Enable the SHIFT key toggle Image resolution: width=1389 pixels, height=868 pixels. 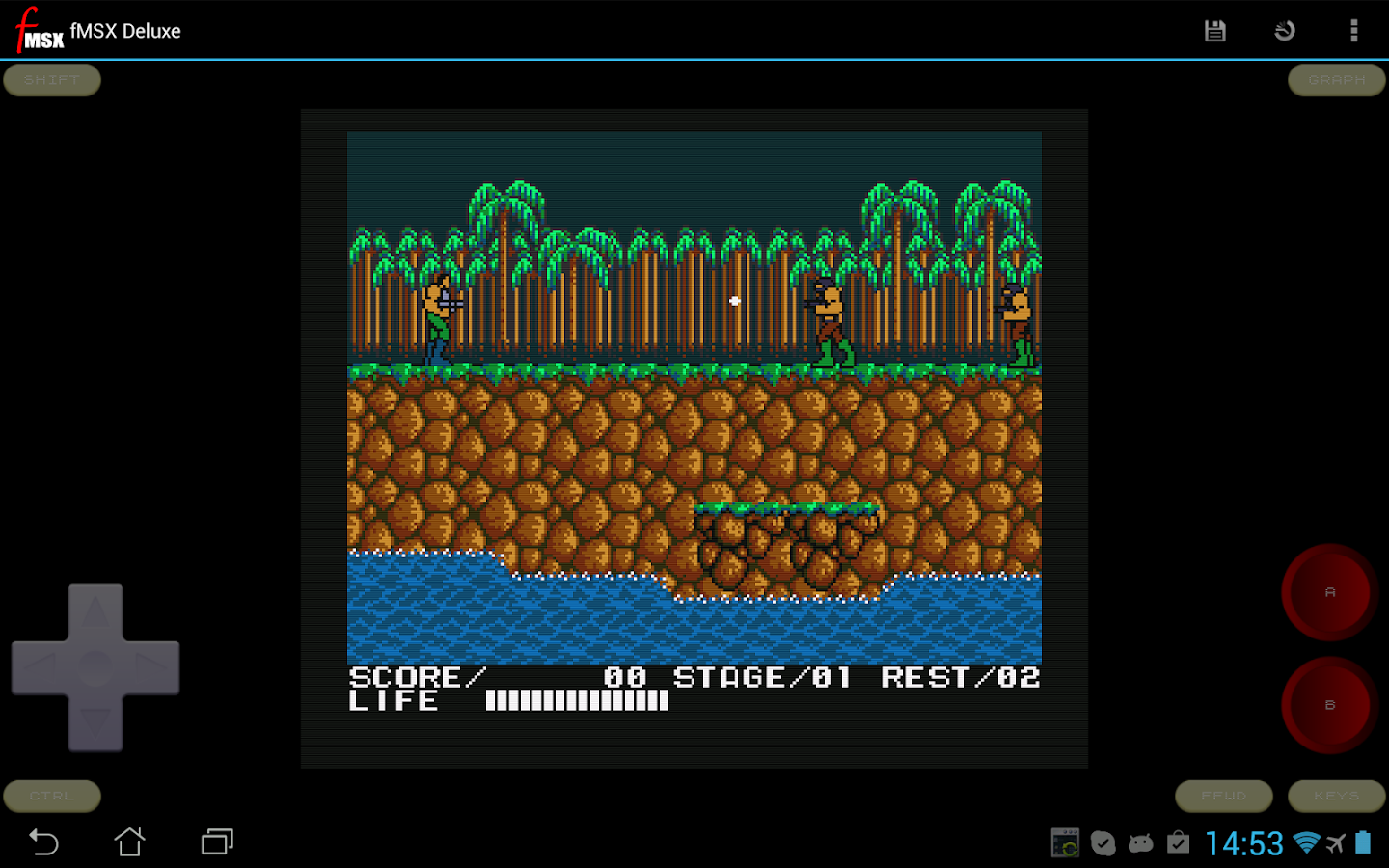coord(52,80)
